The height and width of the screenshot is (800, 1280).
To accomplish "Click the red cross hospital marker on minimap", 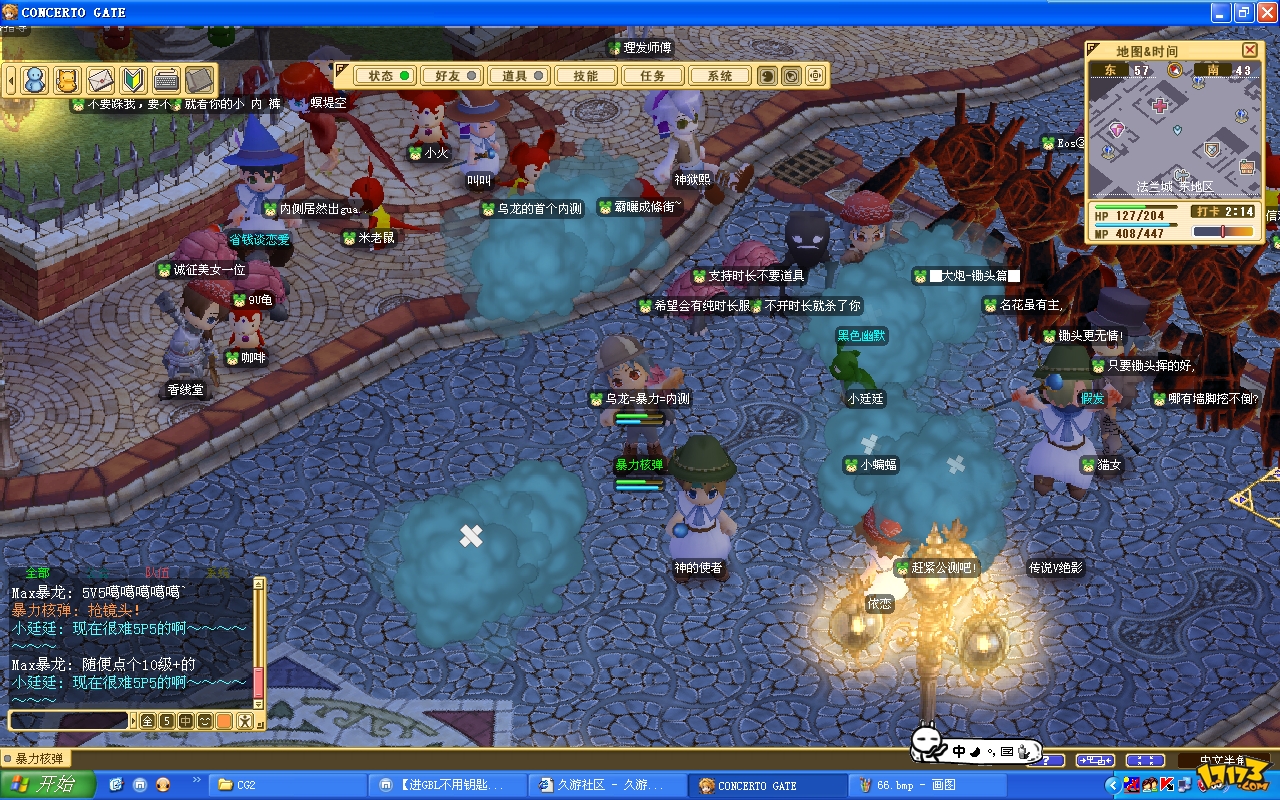I will 1160,106.
